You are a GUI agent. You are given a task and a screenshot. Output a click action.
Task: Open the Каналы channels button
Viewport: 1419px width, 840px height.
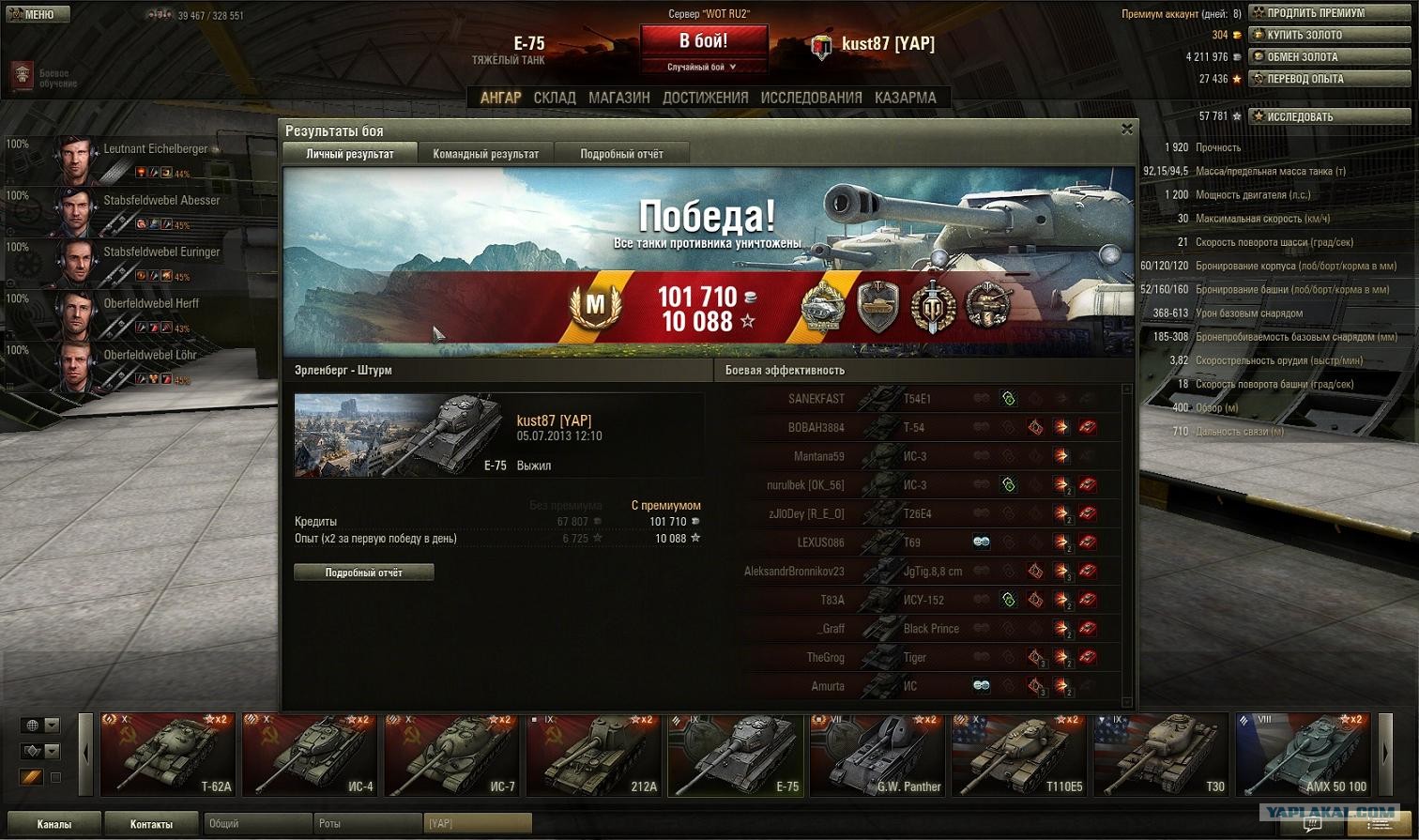[x=53, y=824]
